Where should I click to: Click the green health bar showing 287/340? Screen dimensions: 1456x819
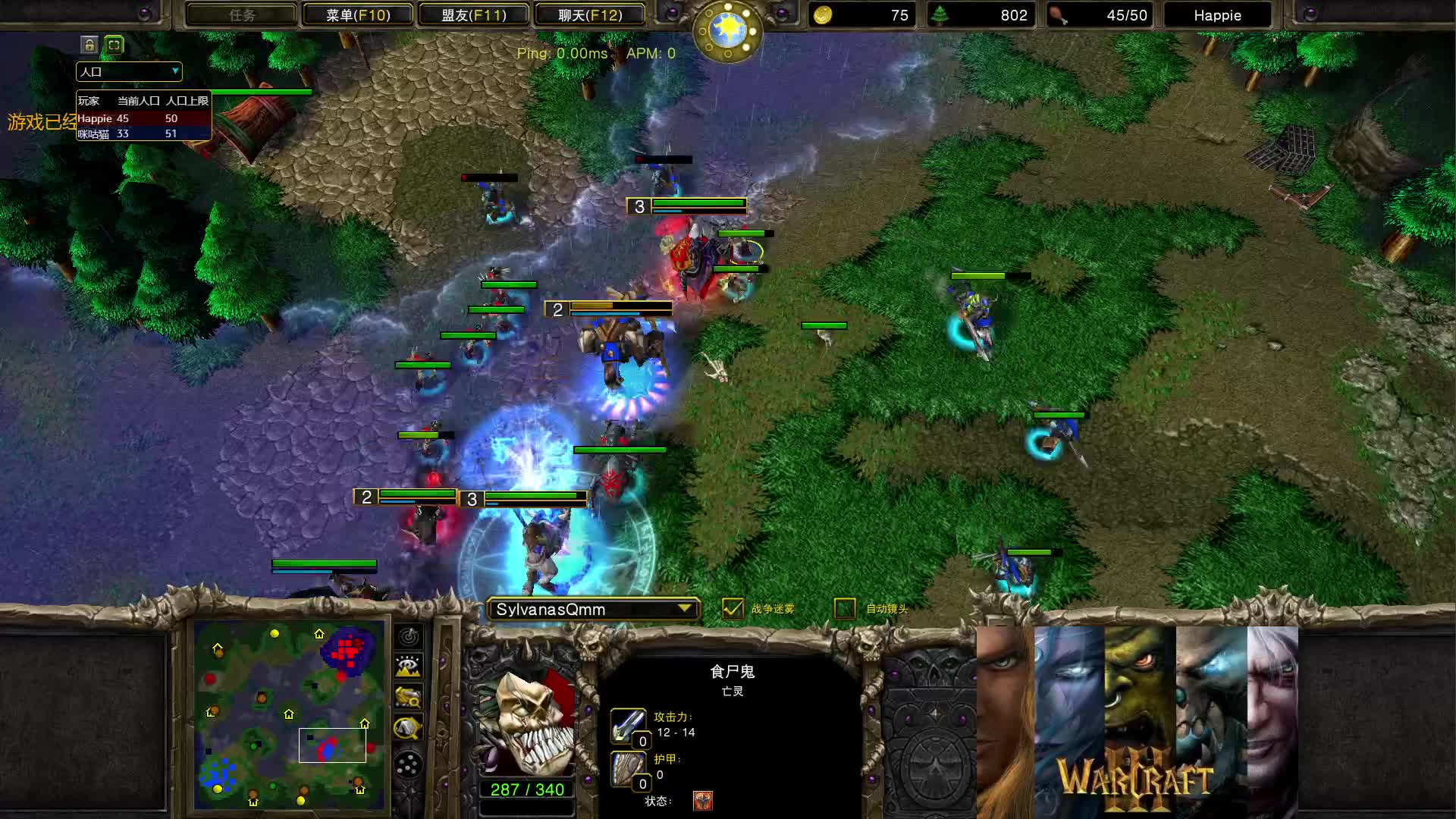[526, 789]
